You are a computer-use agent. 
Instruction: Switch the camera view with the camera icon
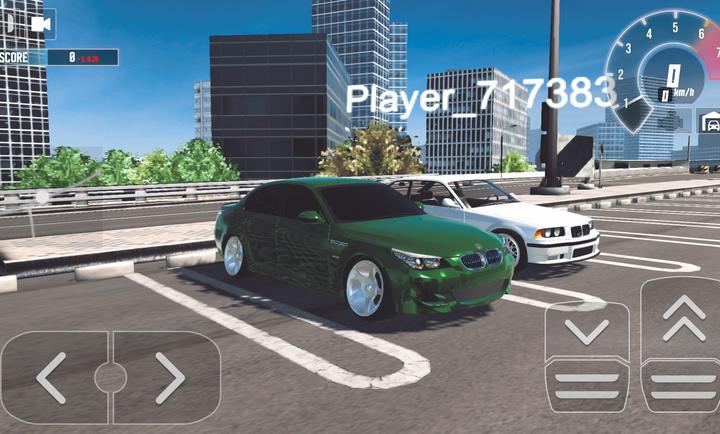point(41,24)
